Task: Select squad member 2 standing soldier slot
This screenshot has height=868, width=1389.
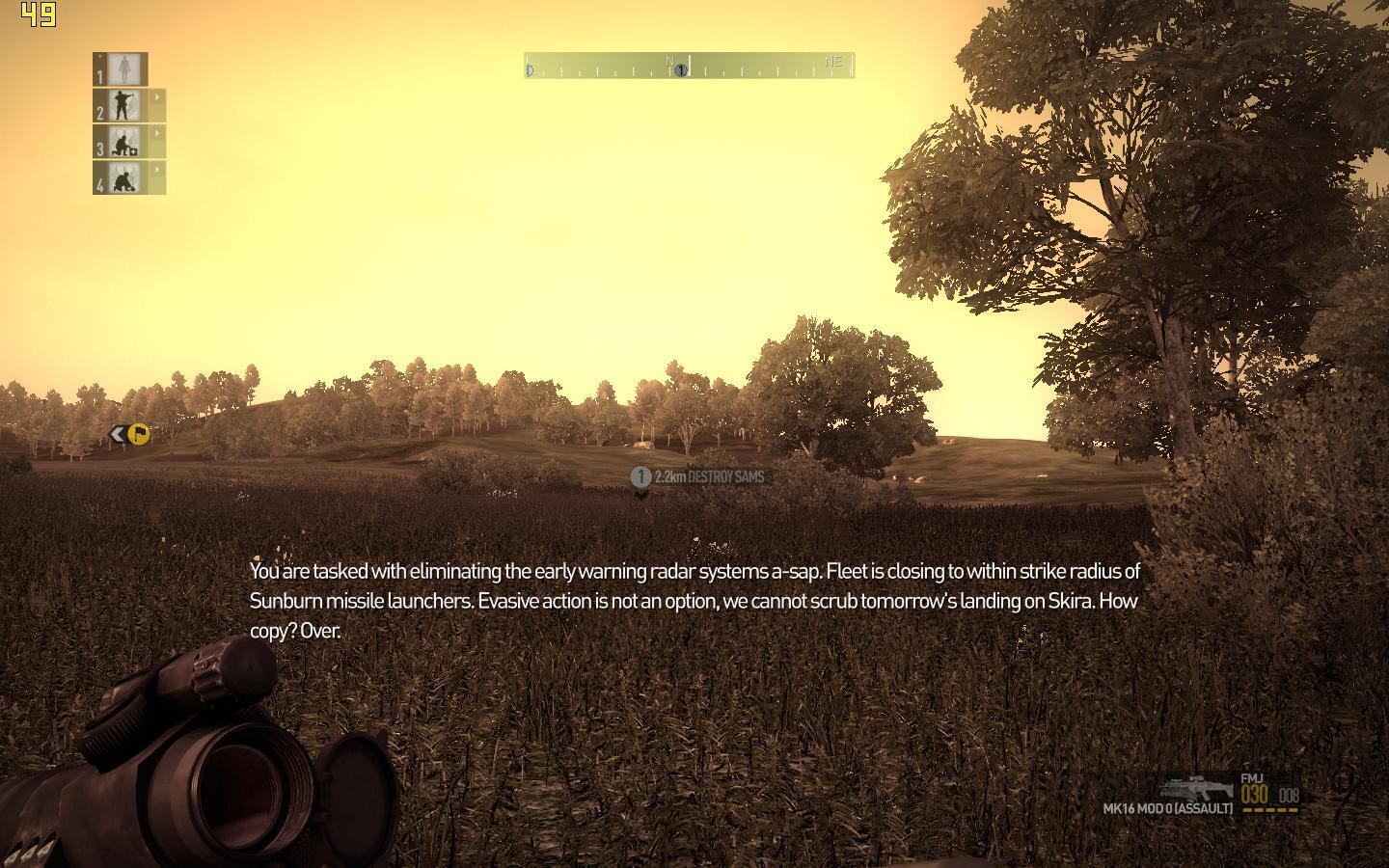Action: point(123,105)
